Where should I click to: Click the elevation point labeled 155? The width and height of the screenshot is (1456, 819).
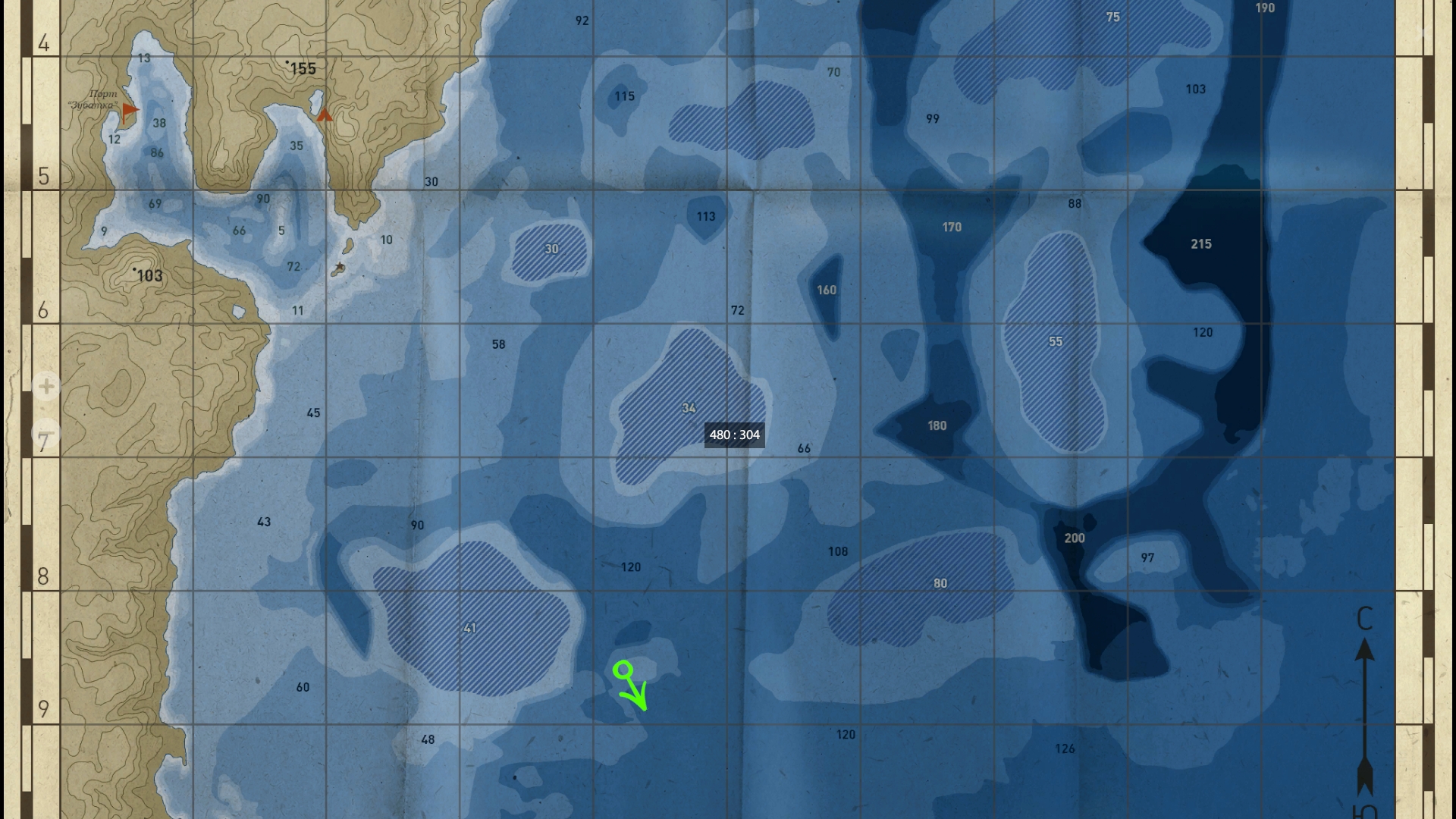click(x=303, y=69)
